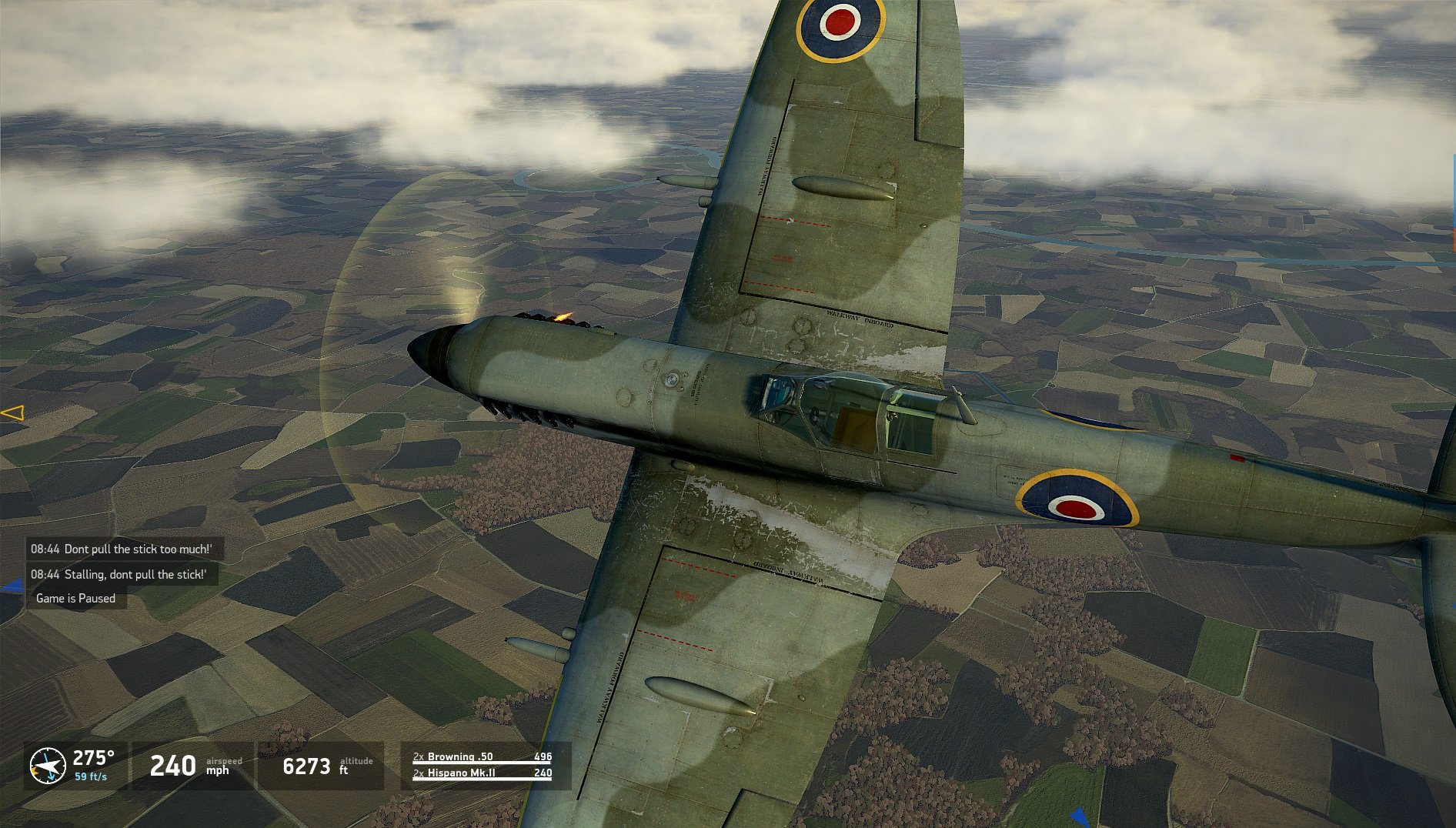Select the Browning .50 weapon row
Image resolution: width=1456 pixels, height=828 pixels.
point(482,756)
